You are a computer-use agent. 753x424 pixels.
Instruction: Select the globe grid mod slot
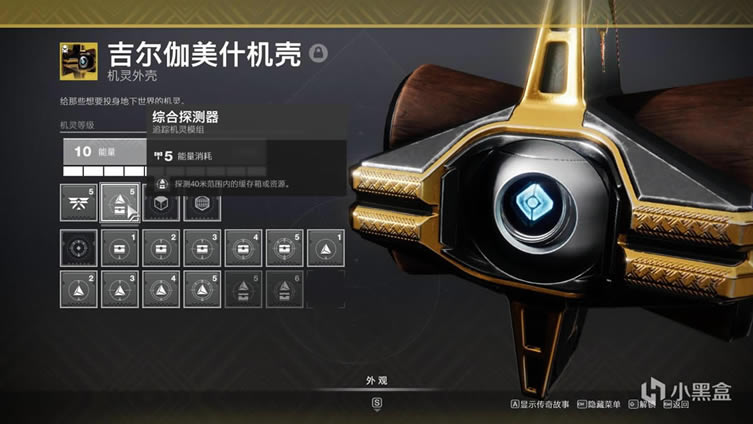point(201,206)
